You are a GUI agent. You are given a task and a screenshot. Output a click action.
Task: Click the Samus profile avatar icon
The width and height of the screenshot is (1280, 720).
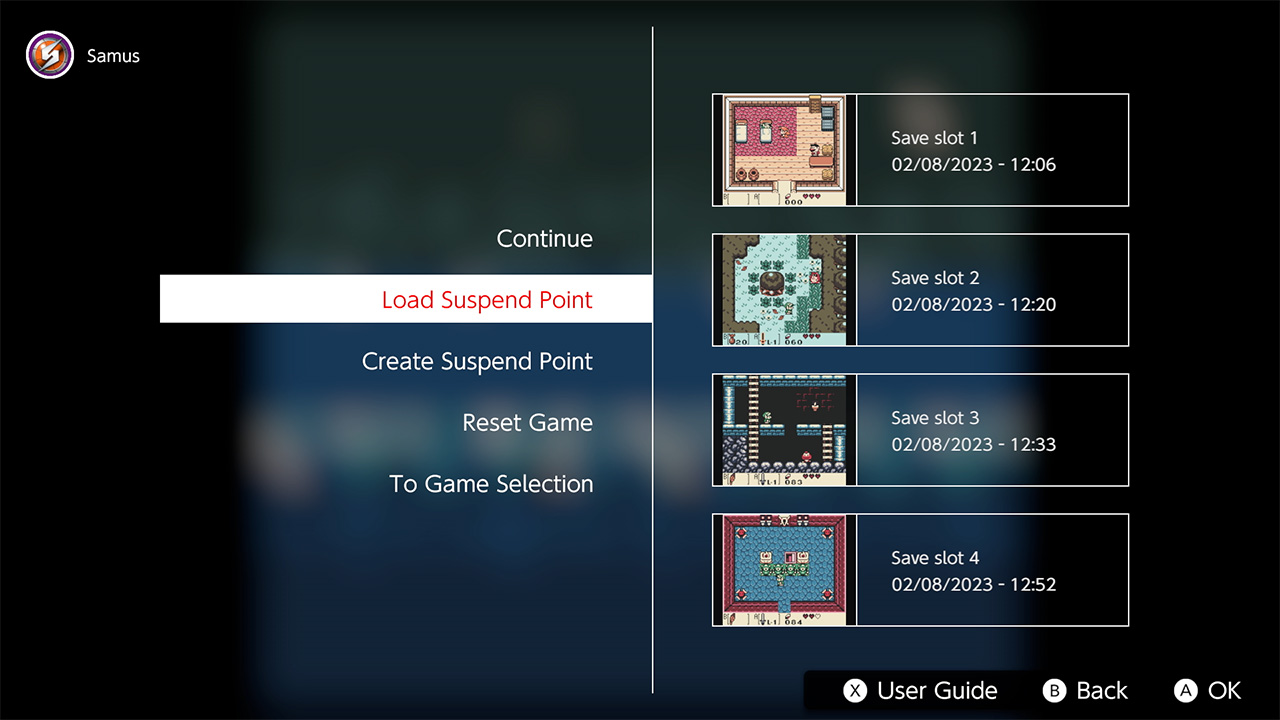49,54
